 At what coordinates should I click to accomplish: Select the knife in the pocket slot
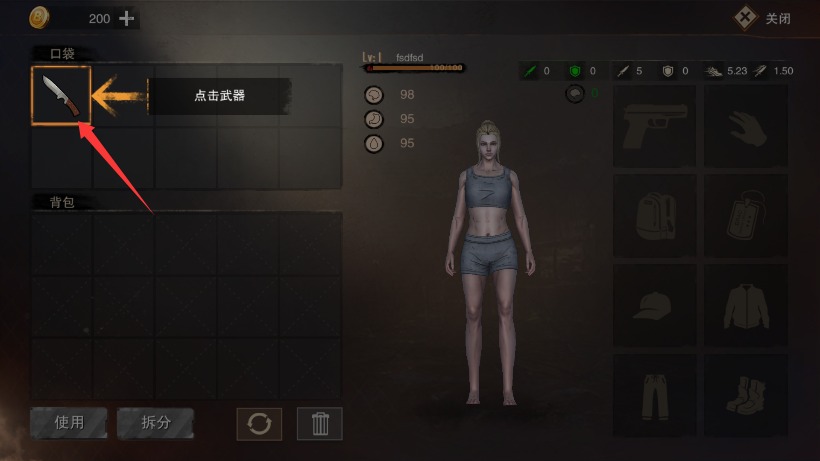pos(61,96)
